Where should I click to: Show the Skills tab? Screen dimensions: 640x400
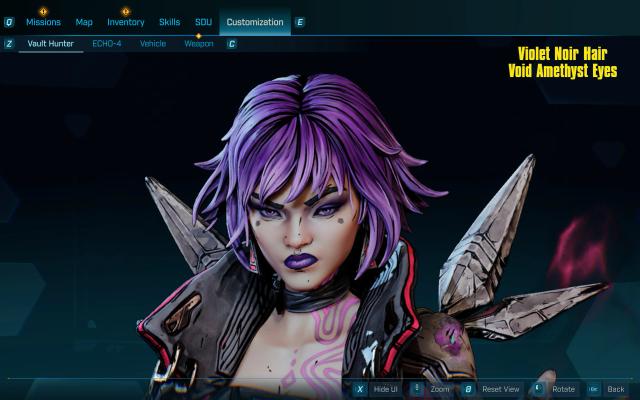pyautogui.click(x=170, y=22)
